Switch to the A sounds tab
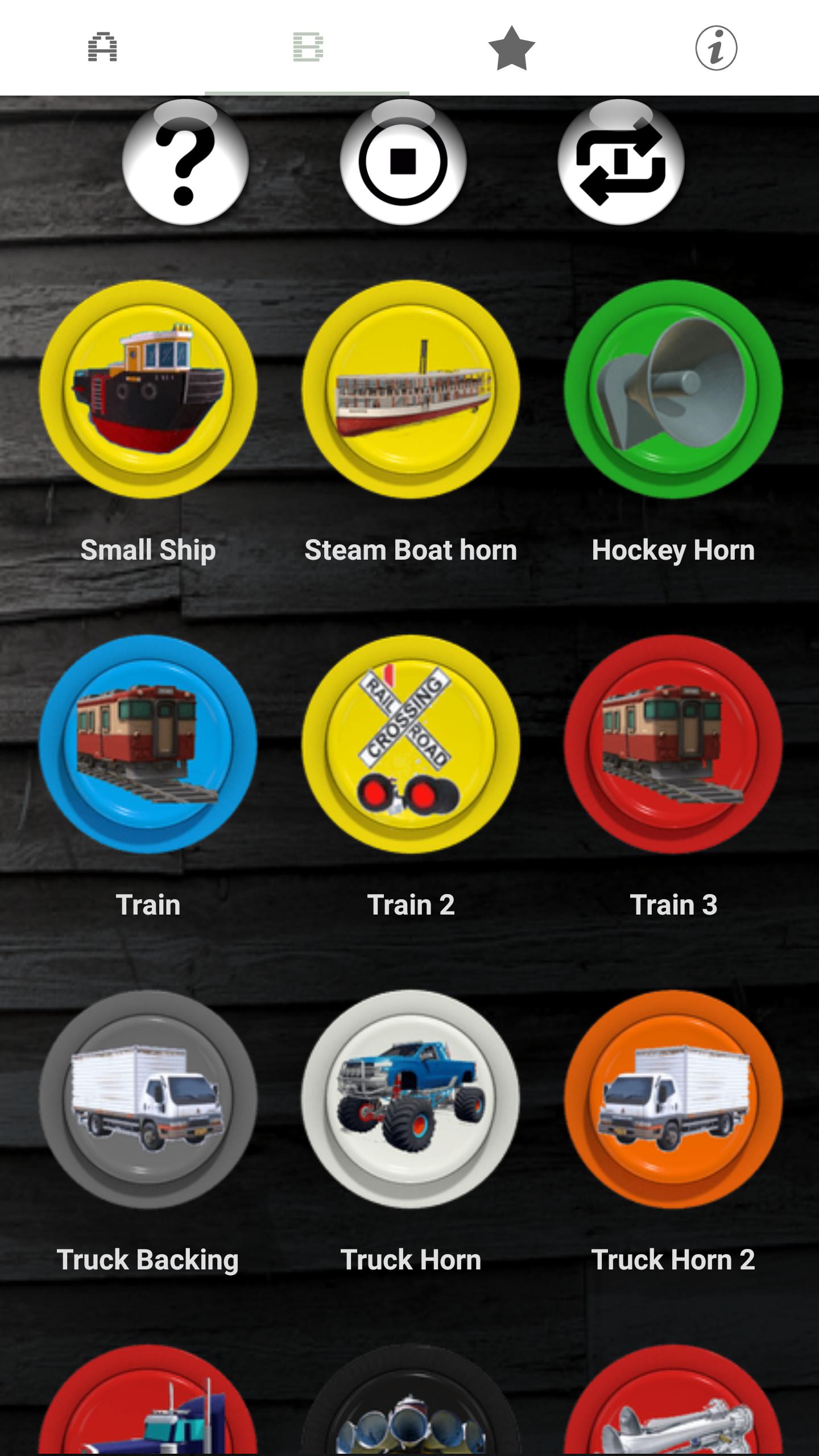 coord(102,48)
